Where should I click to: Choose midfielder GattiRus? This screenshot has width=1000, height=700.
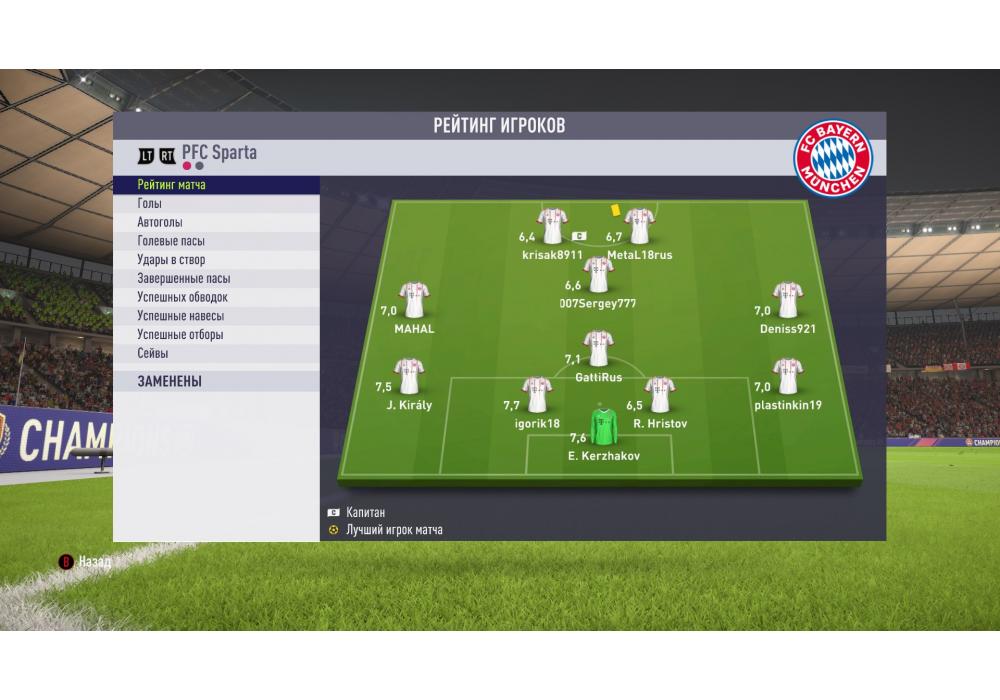pyautogui.click(x=598, y=349)
